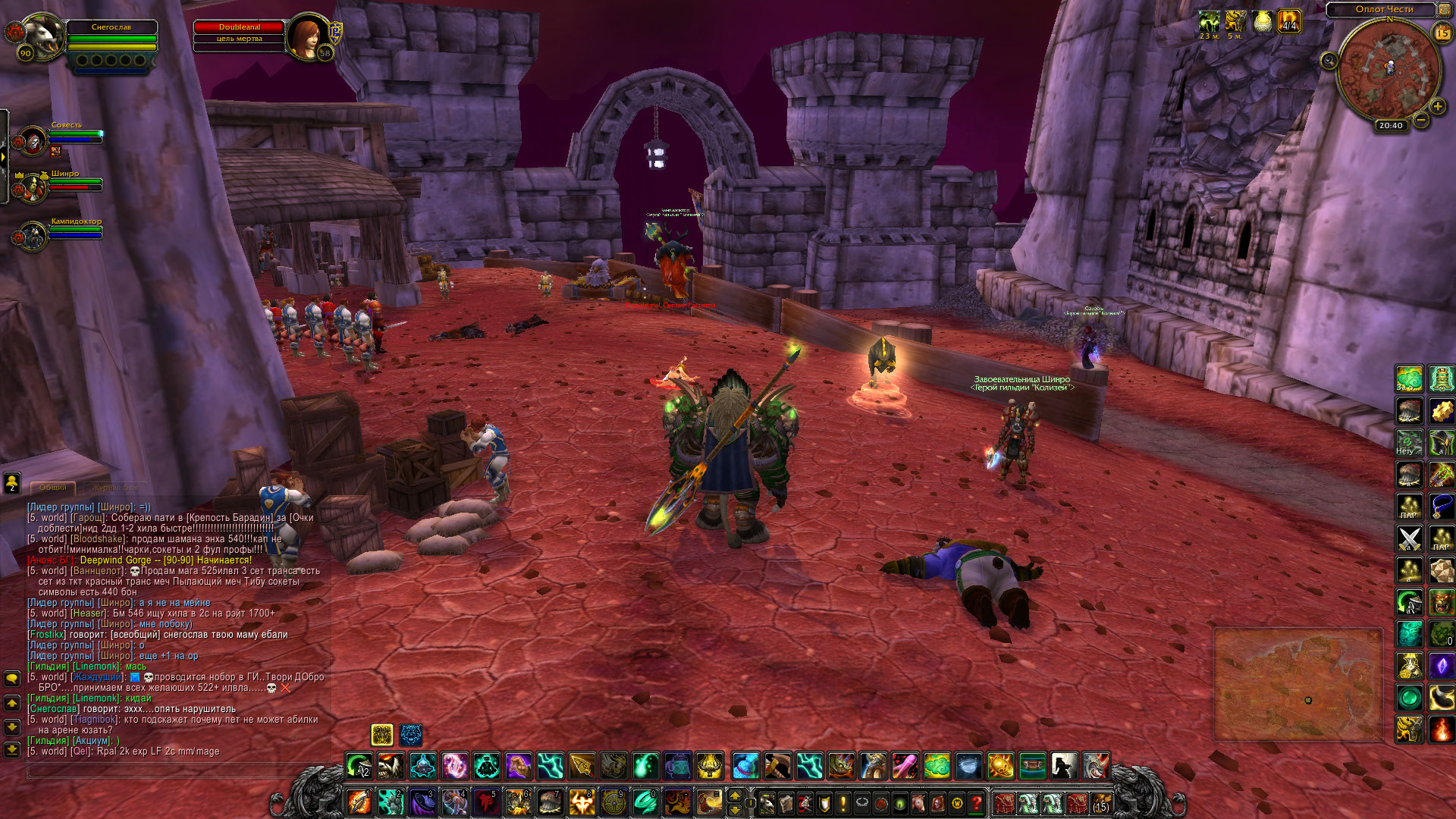Viewport: 1456px width, 819px height.
Task: Open the yellow exclamation quest log button
Action: click(x=843, y=802)
